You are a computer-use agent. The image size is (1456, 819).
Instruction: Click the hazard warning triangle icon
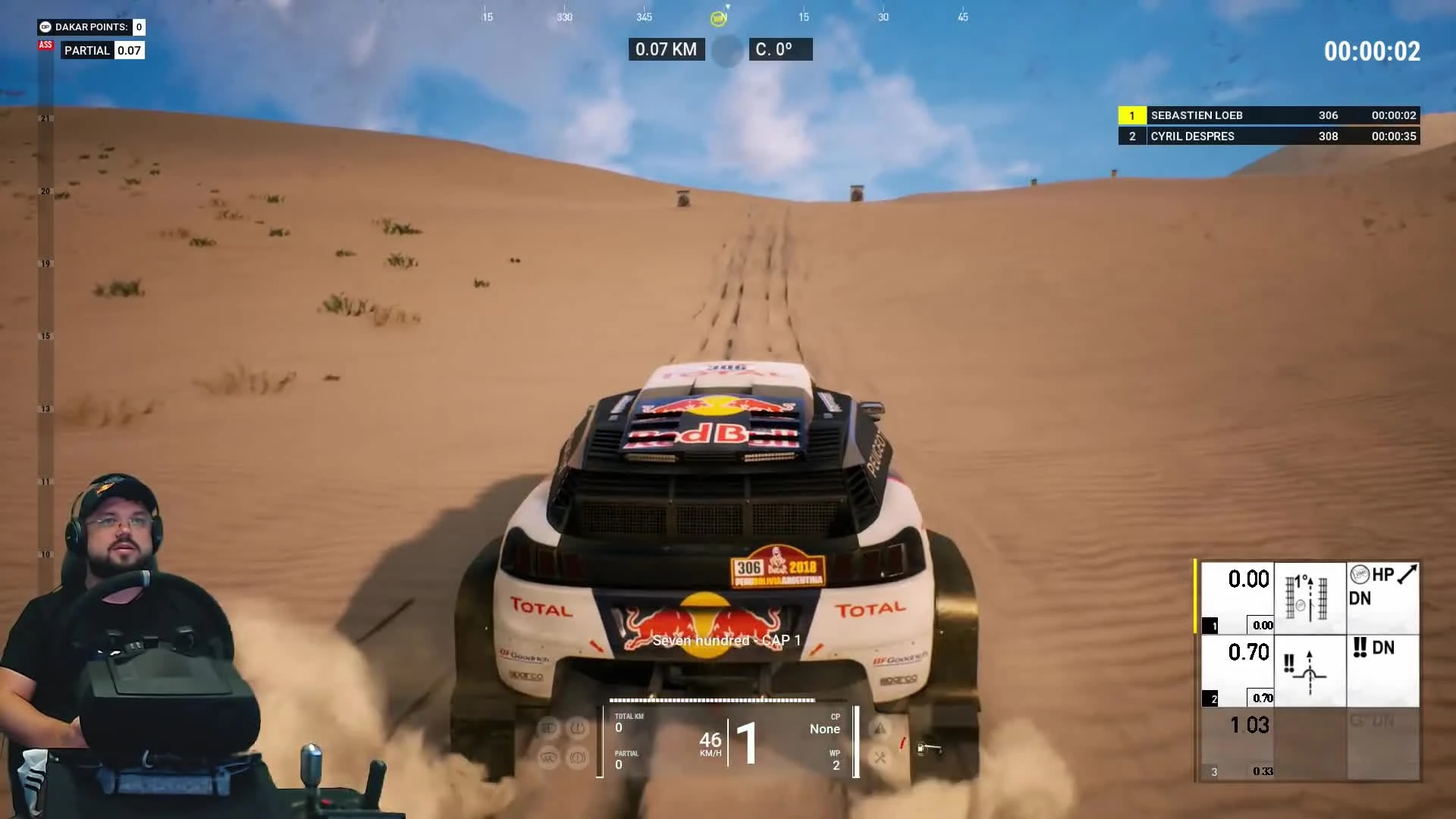tap(880, 726)
